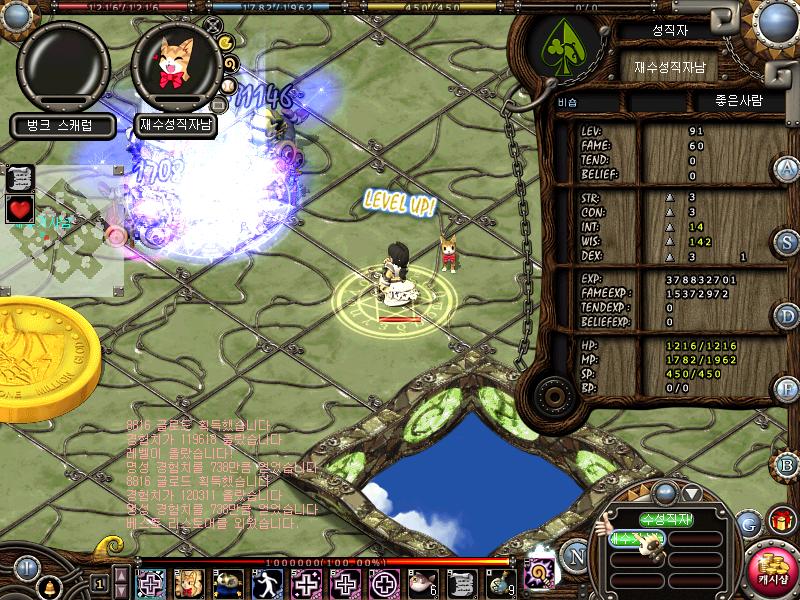Screen dimensions: 800x600
Task: Open the scroll icon above the heart
Action: pyautogui.click(x=20, y=179)
